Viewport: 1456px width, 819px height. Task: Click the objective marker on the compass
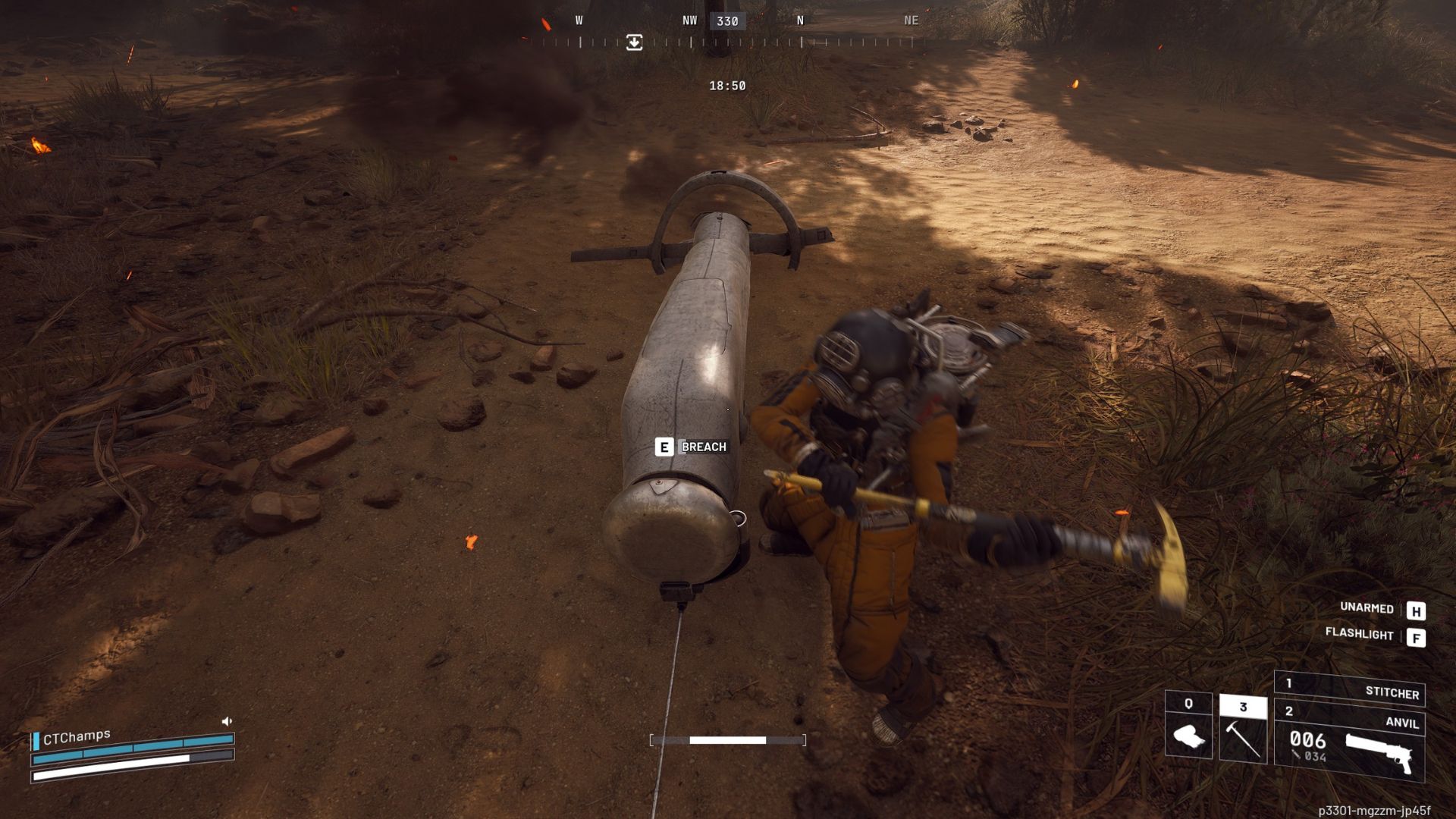pos(635,42)
